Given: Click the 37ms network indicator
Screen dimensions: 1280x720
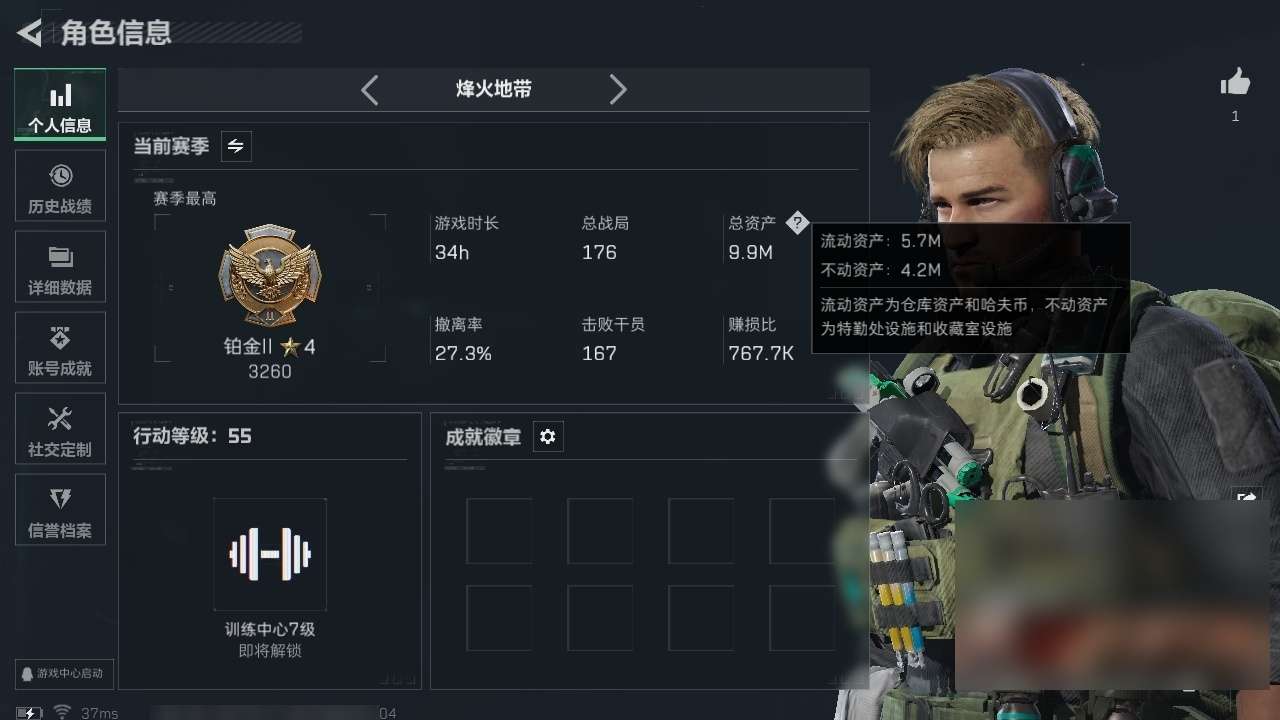Looking at the screenshot, I should click(x=90, y=712).
